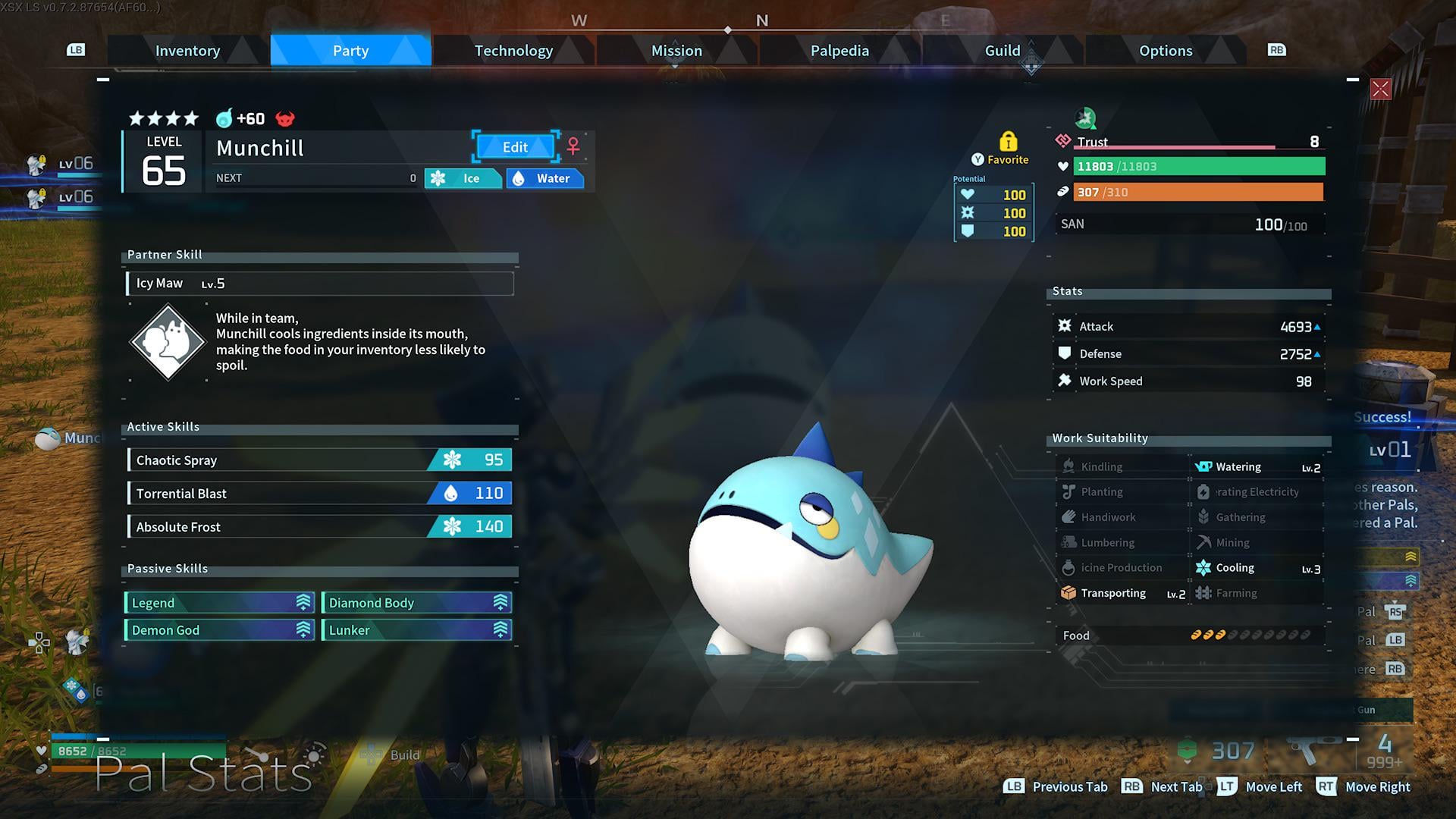This screenshot has width=1456, height=819.
Task: Select the Absolute Frost skill row
Action: click(320, 527)
